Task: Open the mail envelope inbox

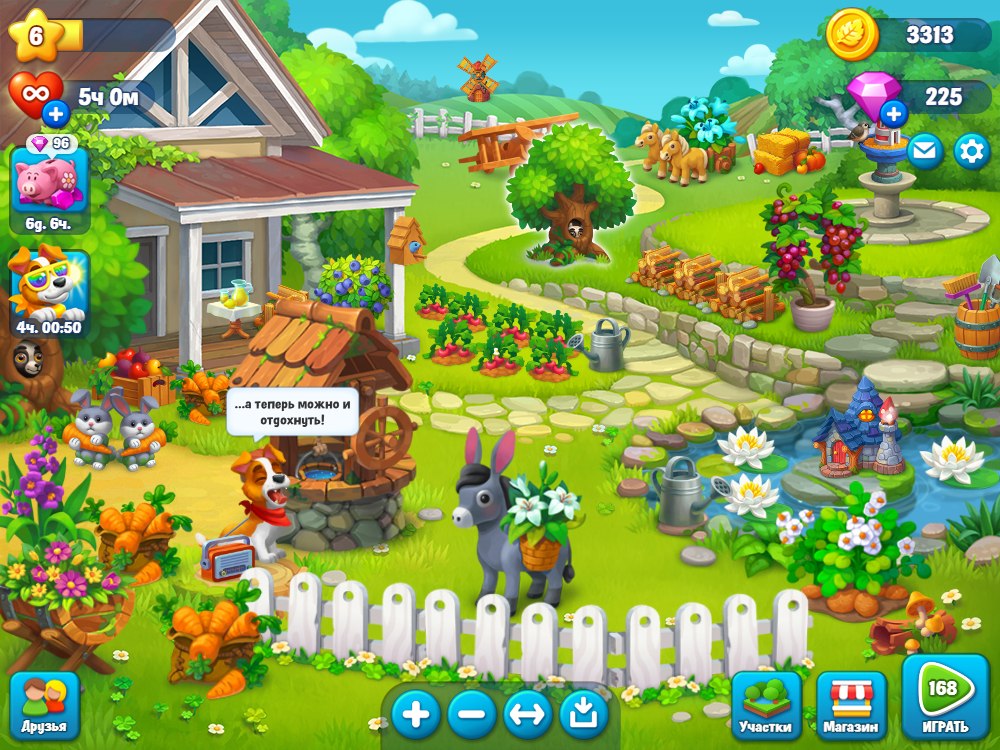Action: coord(924,151)
